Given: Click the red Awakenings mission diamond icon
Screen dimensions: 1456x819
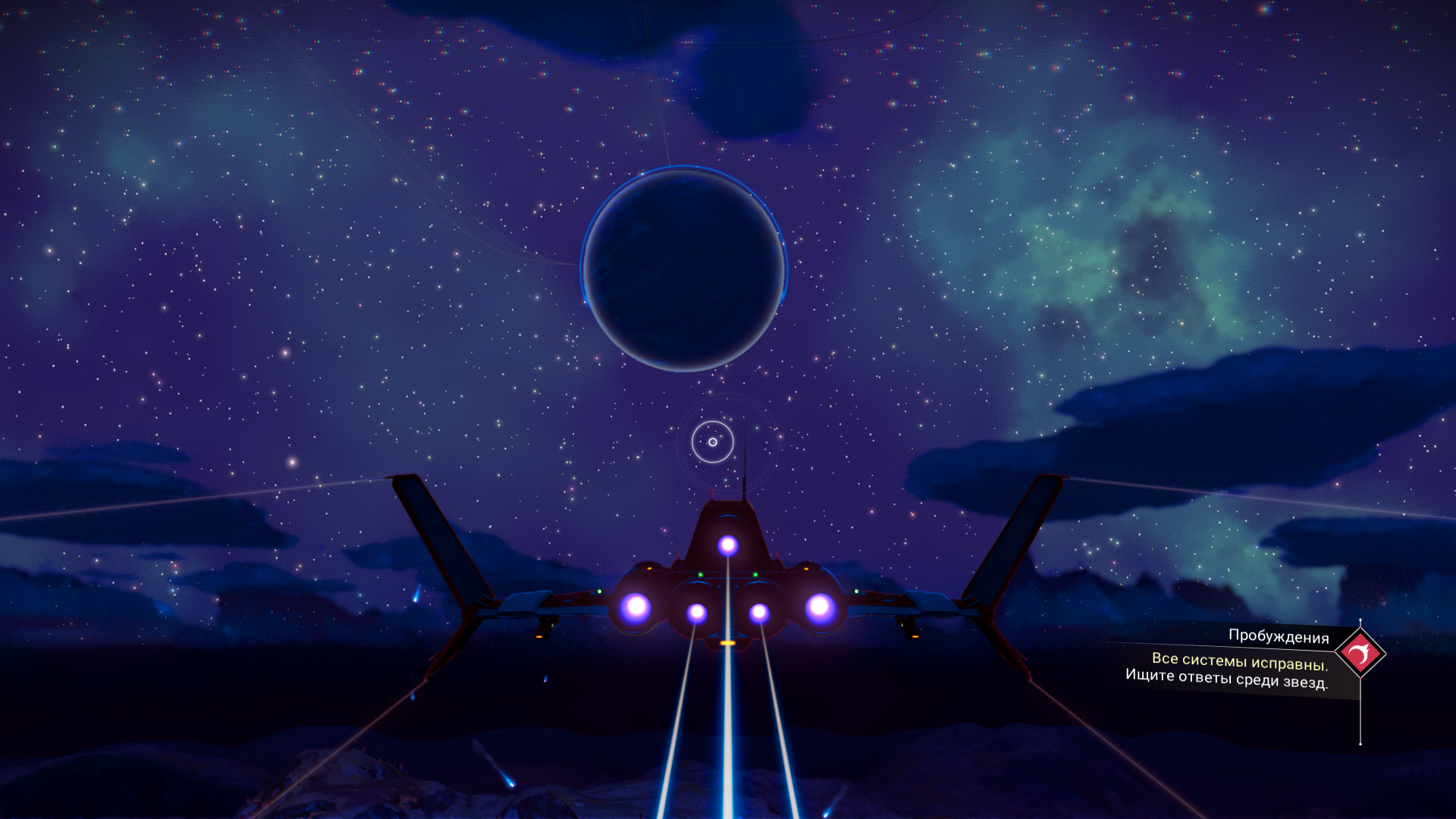Looking at the screenshot, I should (x=1360, y=653).
